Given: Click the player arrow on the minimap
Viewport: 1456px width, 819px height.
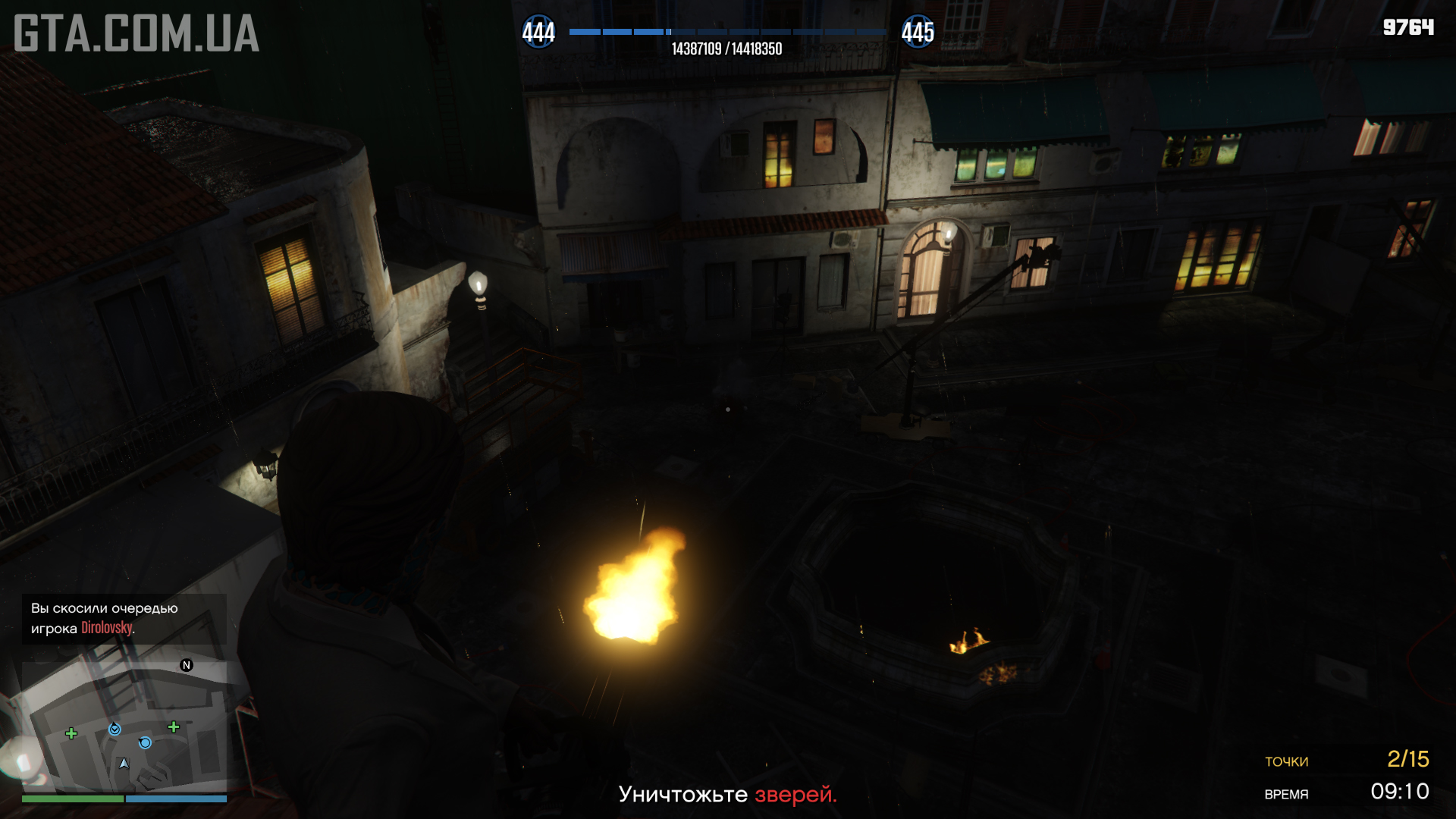Looking at the screenshot, I should [x=124, y=763].
